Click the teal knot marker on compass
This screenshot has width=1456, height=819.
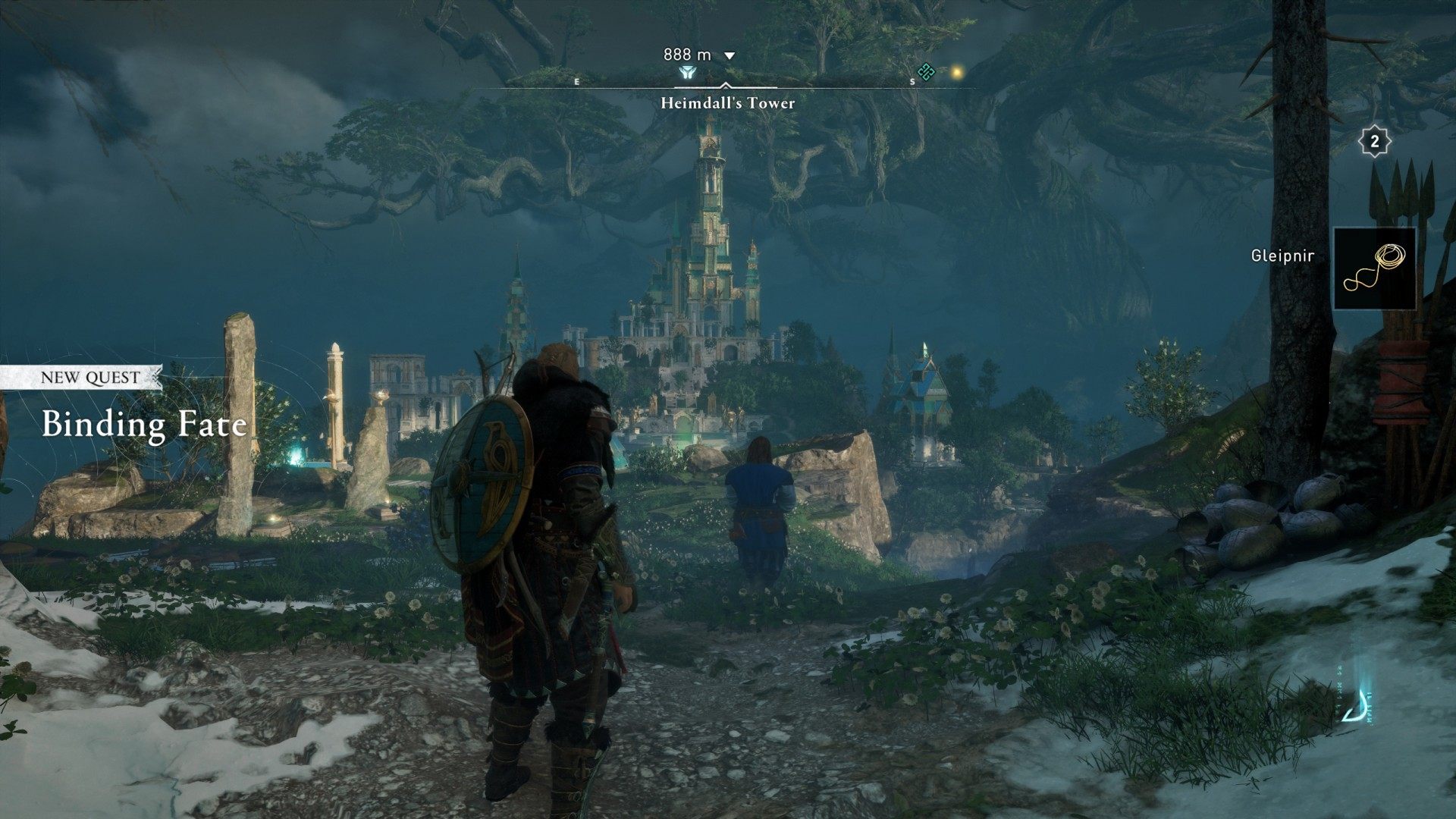pyautogui.click(x=926, y=72)
